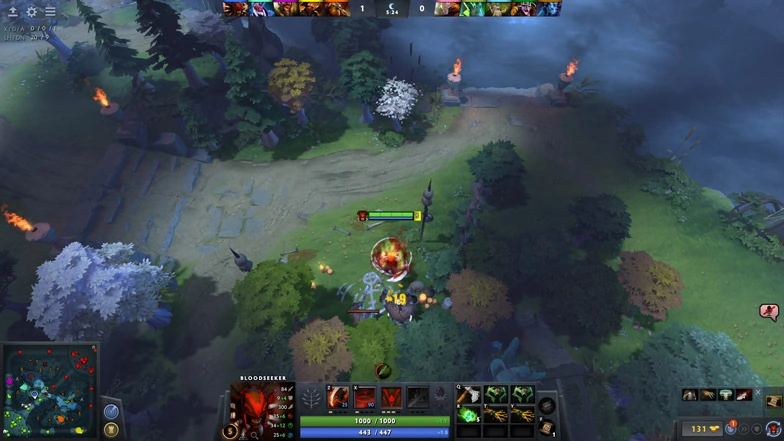The height and width of the screenshot is (441, 784).
Task: Open the main hamburger menu
Action: [49, 12]
